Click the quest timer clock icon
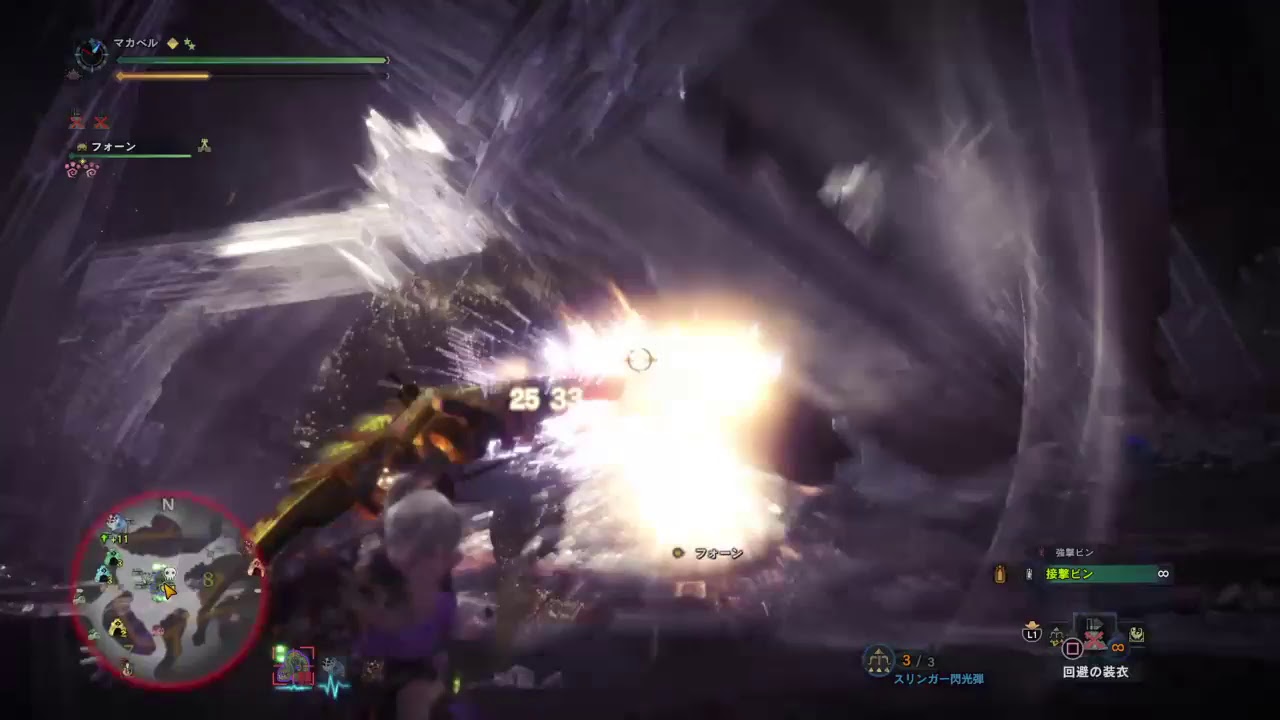 click(x=91, y=55)
